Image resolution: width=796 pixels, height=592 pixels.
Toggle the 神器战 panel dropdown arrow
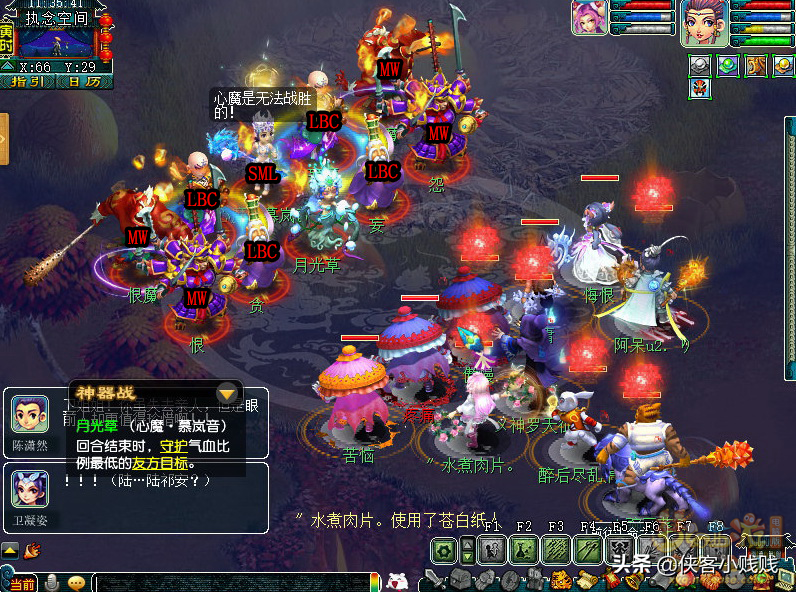[x=228, y=393]
